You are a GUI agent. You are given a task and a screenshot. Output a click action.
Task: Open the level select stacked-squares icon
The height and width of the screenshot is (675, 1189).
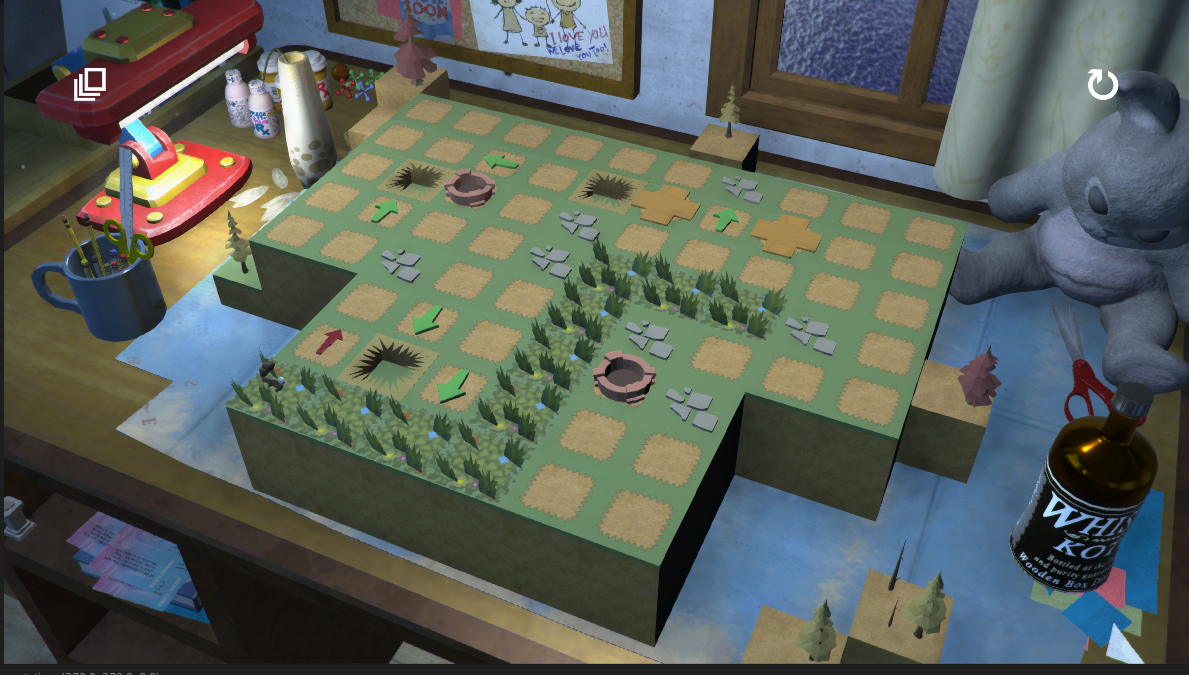click(90, 84)
